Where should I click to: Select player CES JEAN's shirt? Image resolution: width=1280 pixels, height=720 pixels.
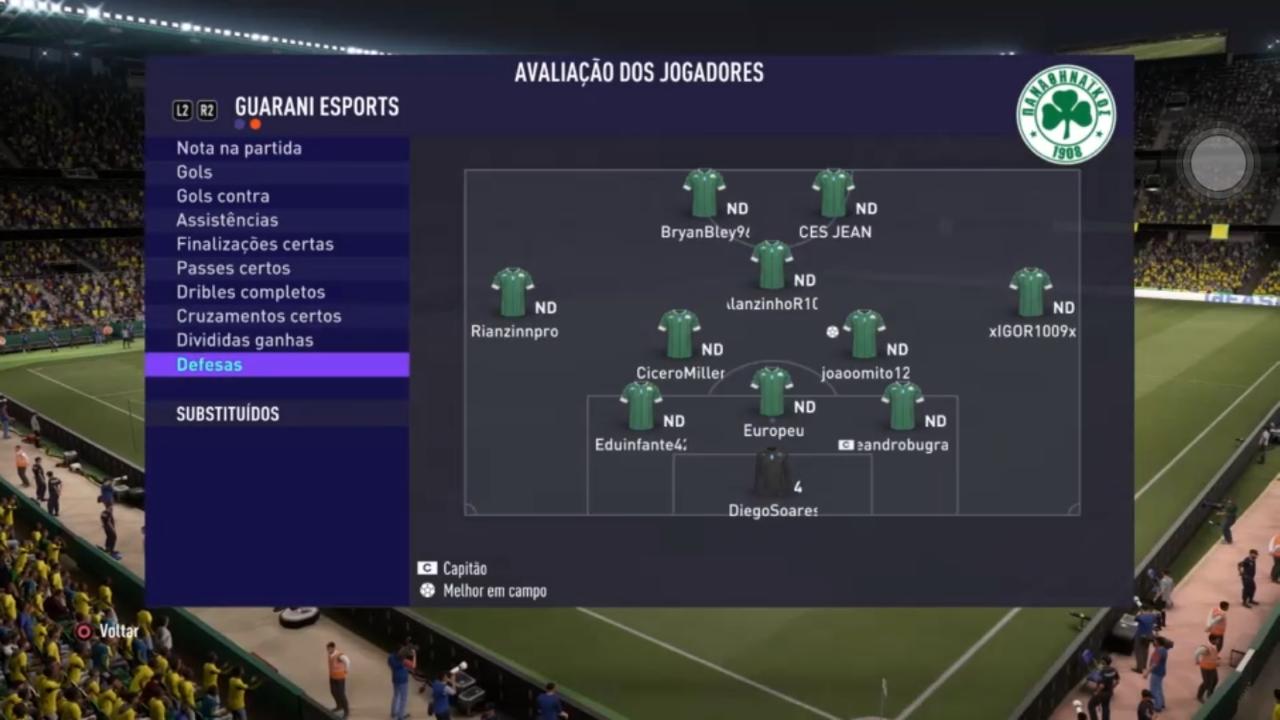click(833, 193)
